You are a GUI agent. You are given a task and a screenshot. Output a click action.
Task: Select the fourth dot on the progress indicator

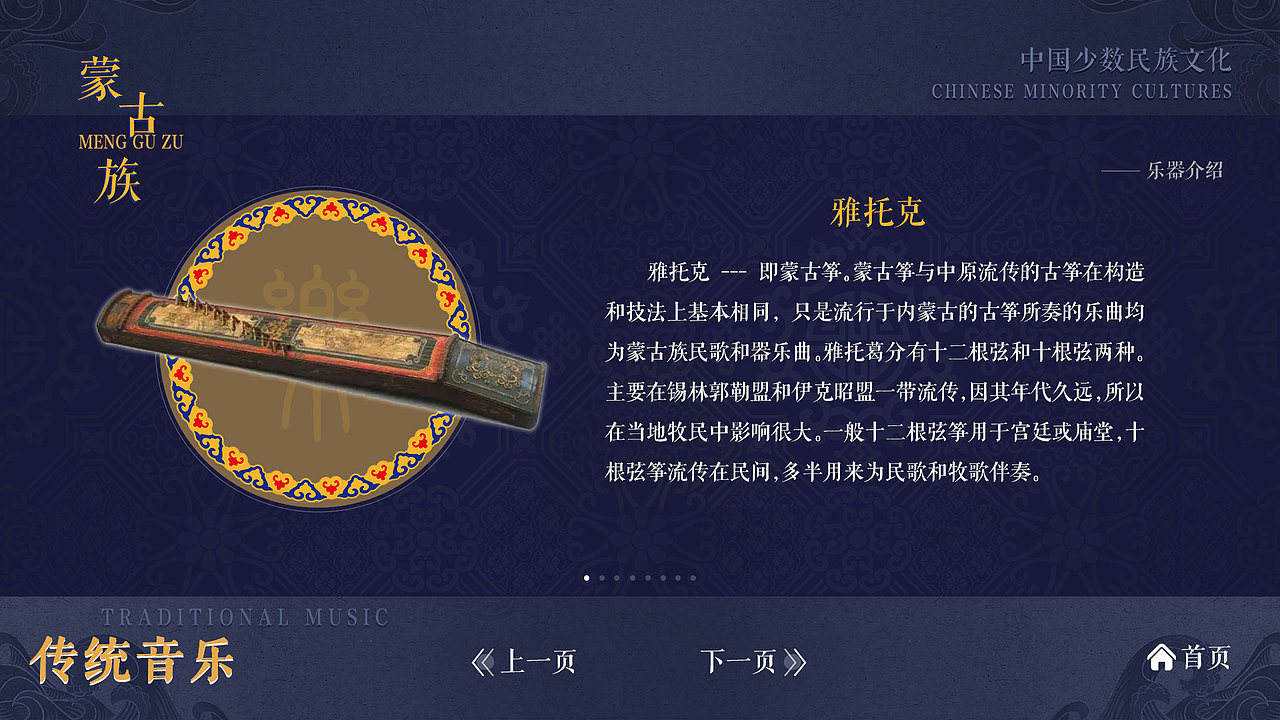(x=632, y=578)
